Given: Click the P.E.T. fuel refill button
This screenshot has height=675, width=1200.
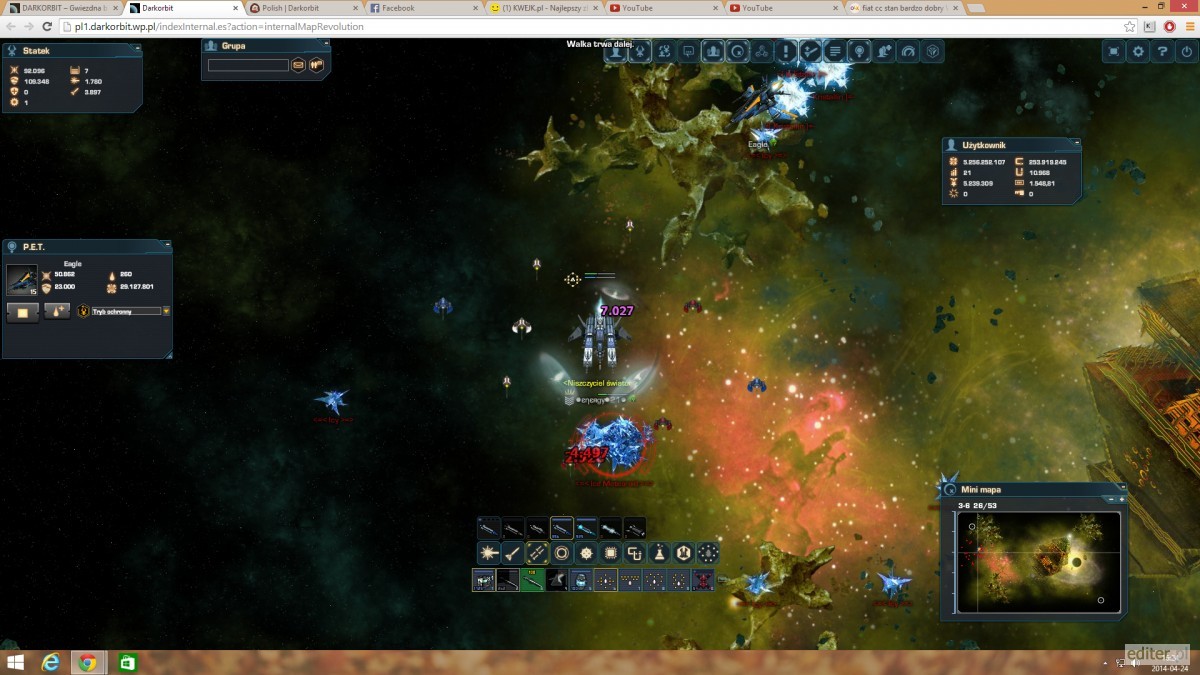Looking at the screenshot, I should pos(57,312).
